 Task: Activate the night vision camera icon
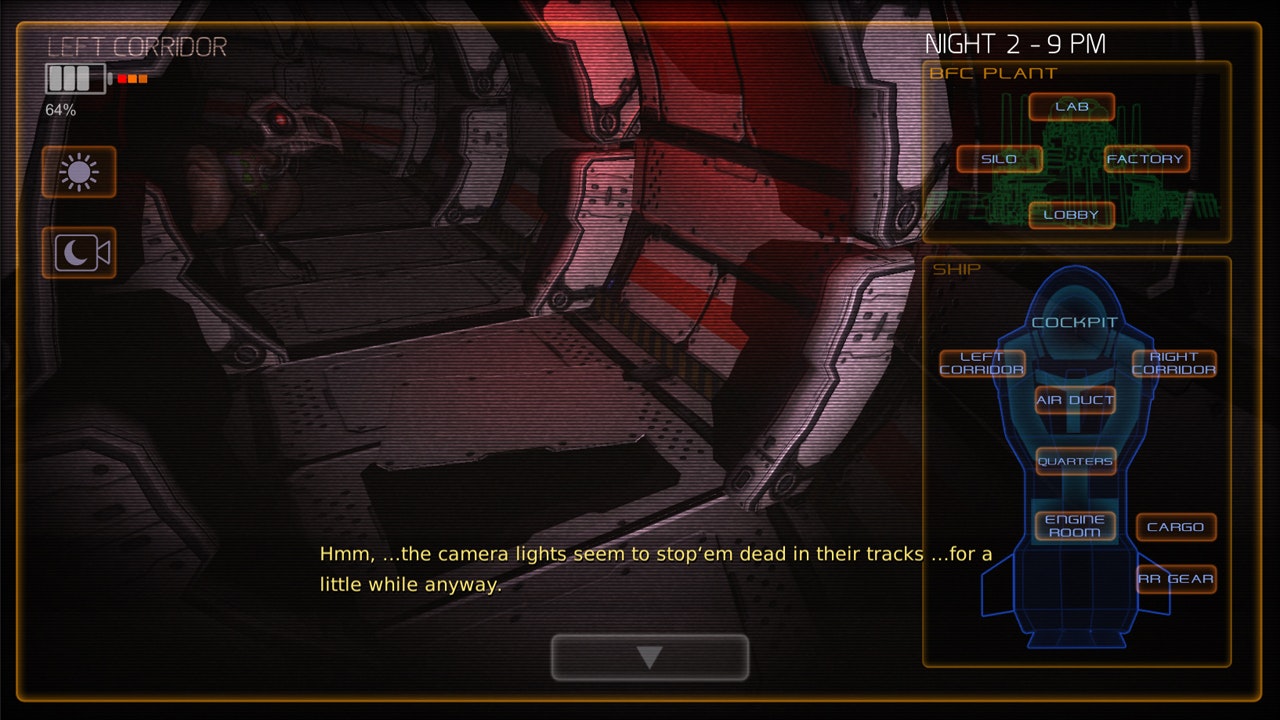pos(79,253)
